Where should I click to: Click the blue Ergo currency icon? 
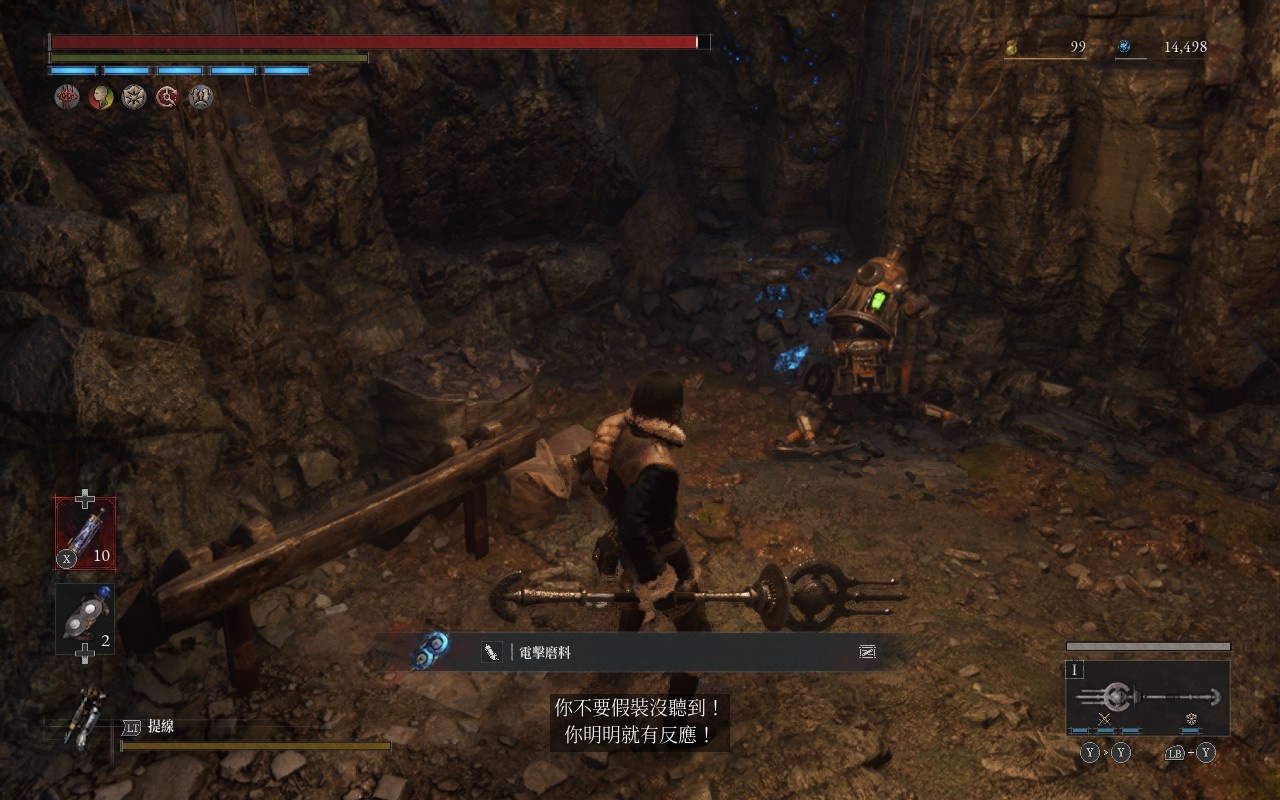1124,47
